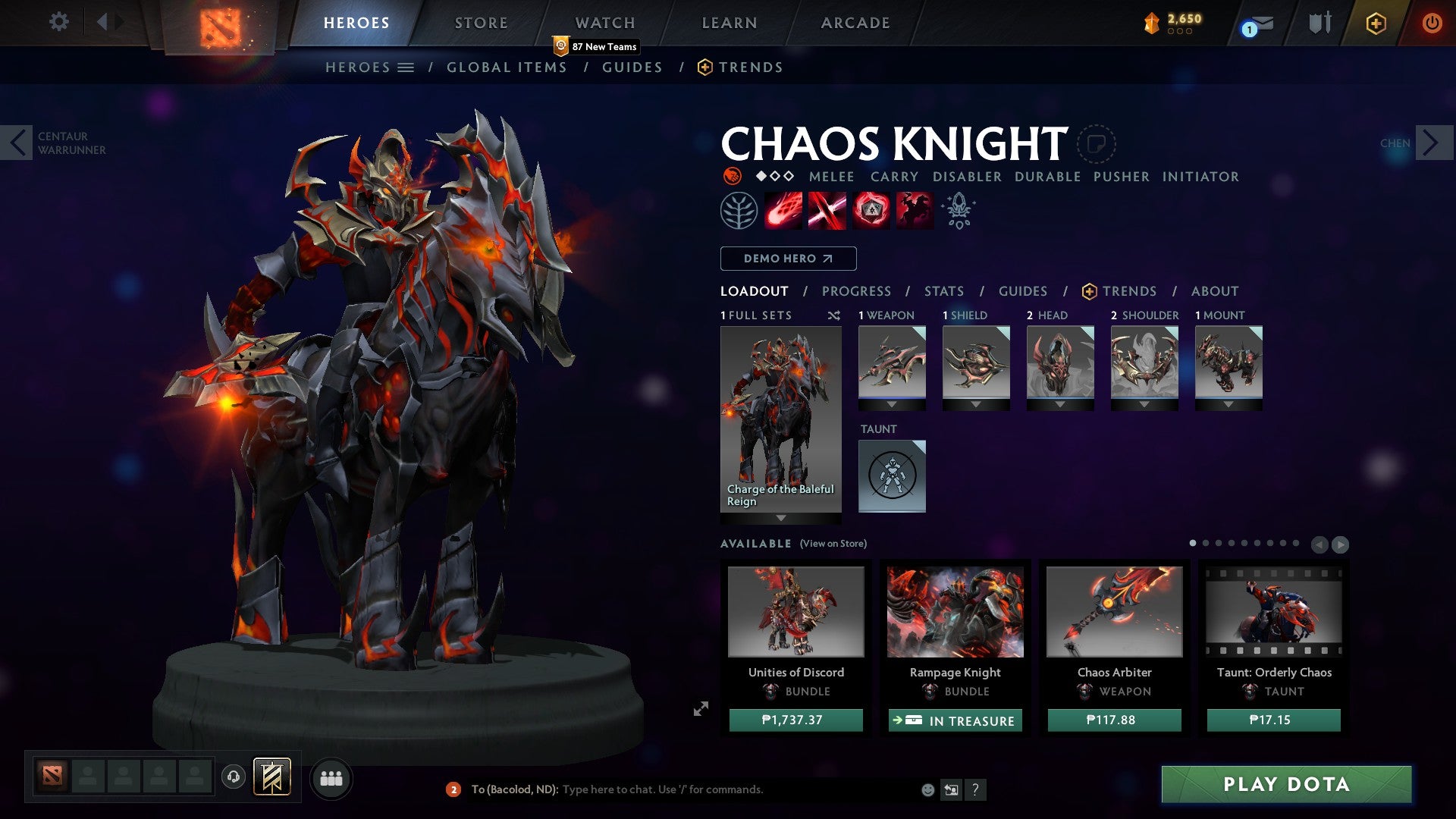Select the Chaos Bolt ability icon
The width and height of the screenshot is (1456, 819).
click(x=784, y=210)
